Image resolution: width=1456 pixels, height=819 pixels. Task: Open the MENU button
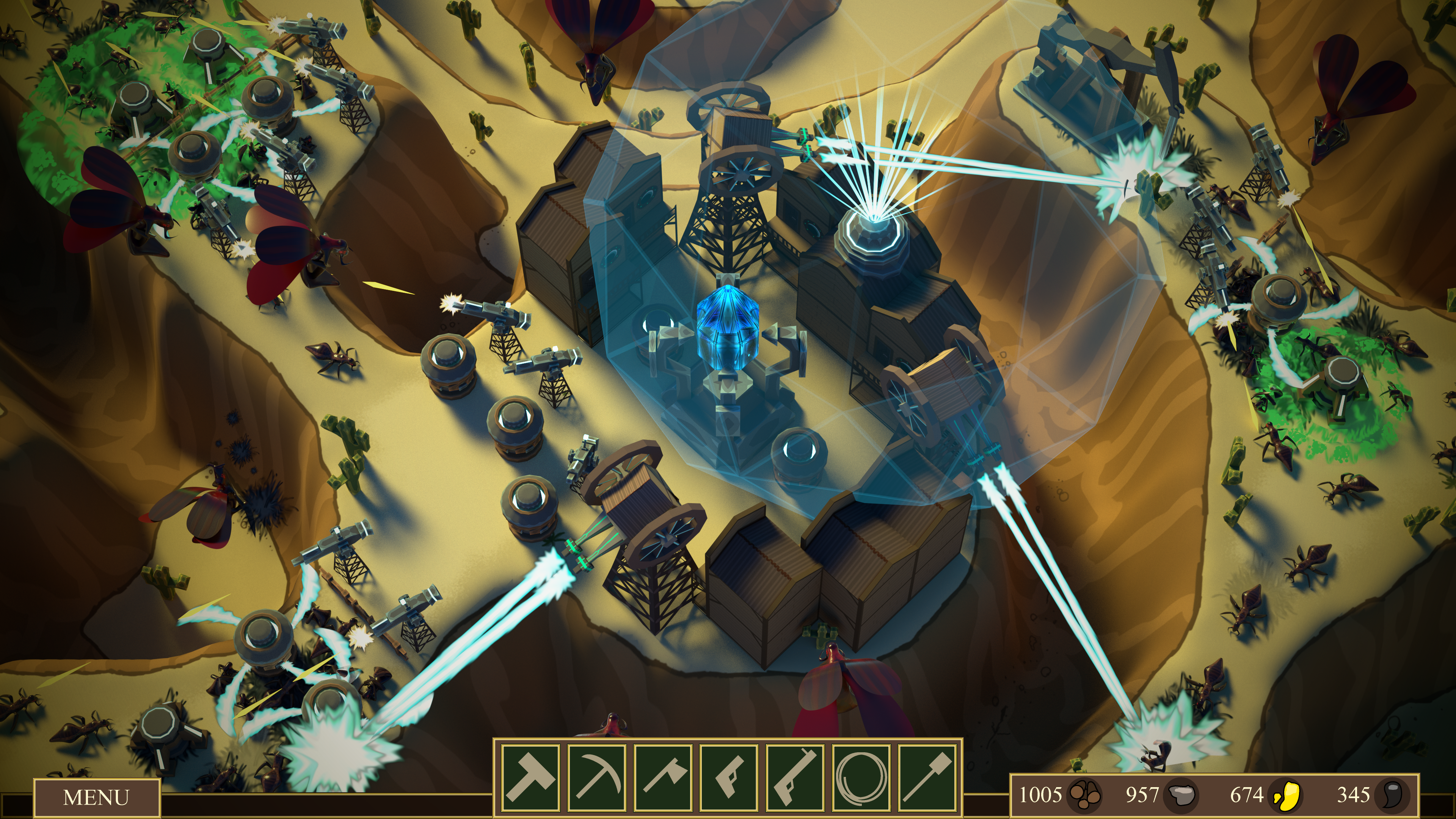97,797
